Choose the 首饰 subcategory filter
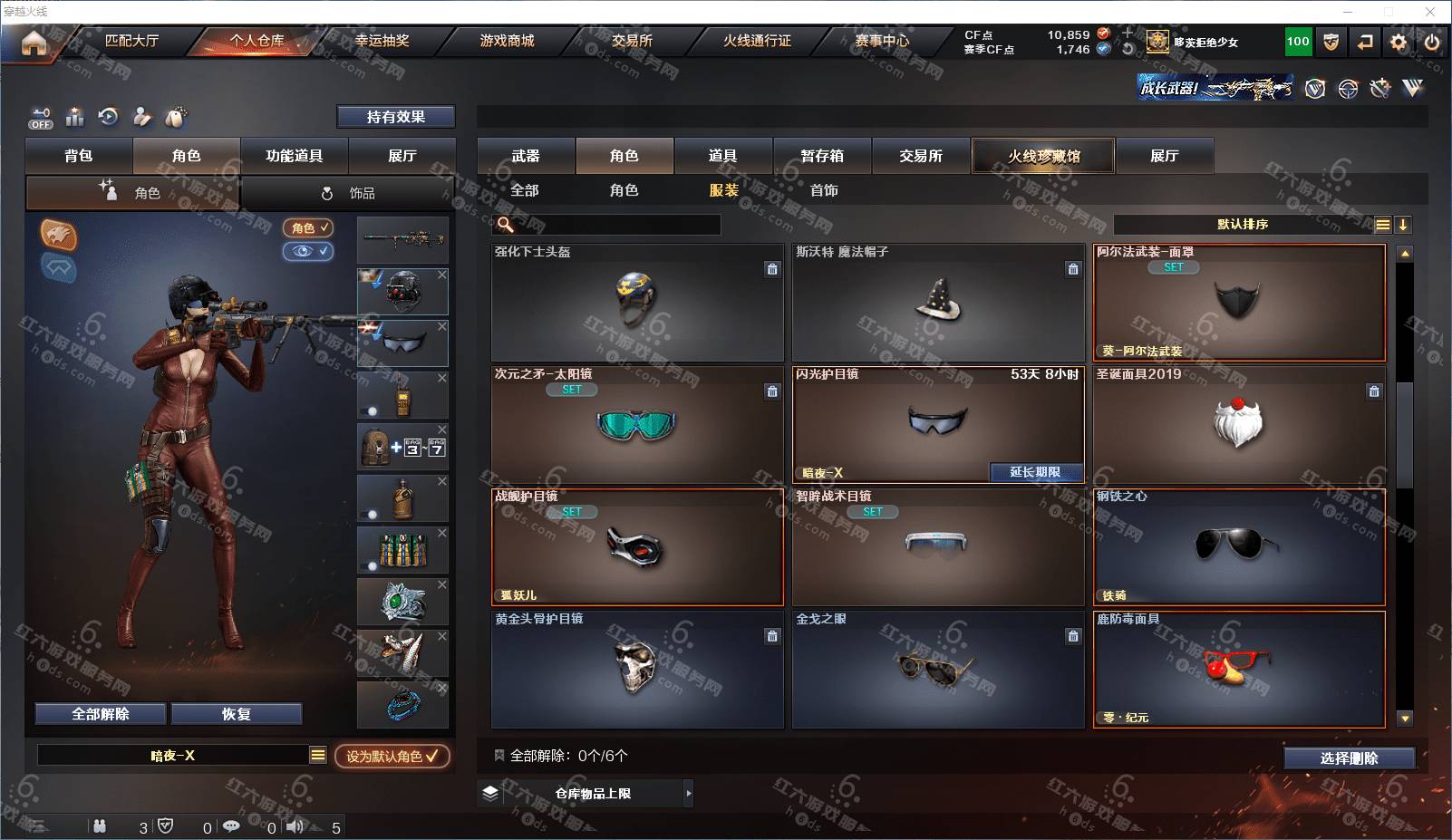Viewport: 1452px width, 840px height. 824,190
